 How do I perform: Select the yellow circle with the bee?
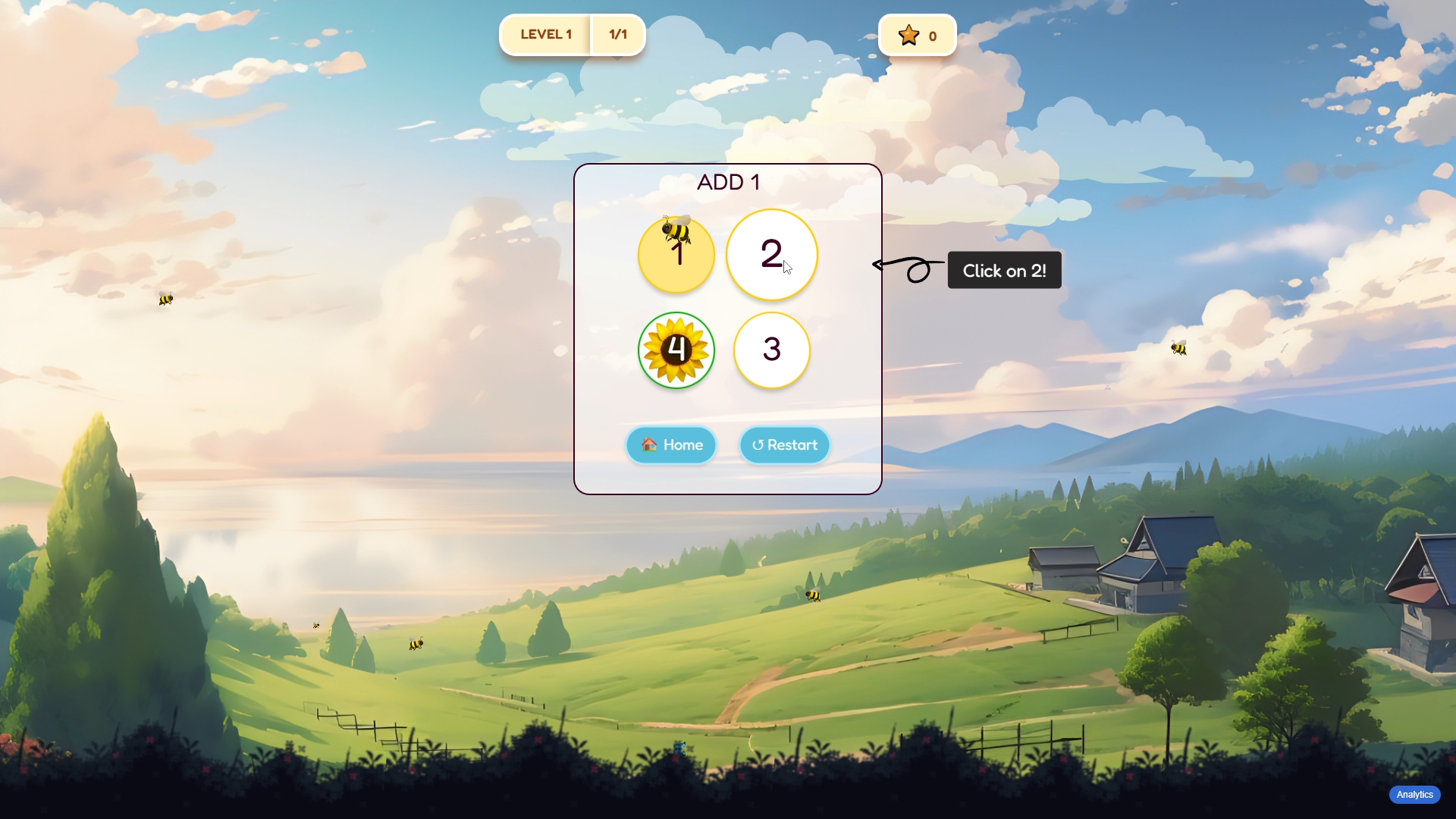click(x=676, y=256)
